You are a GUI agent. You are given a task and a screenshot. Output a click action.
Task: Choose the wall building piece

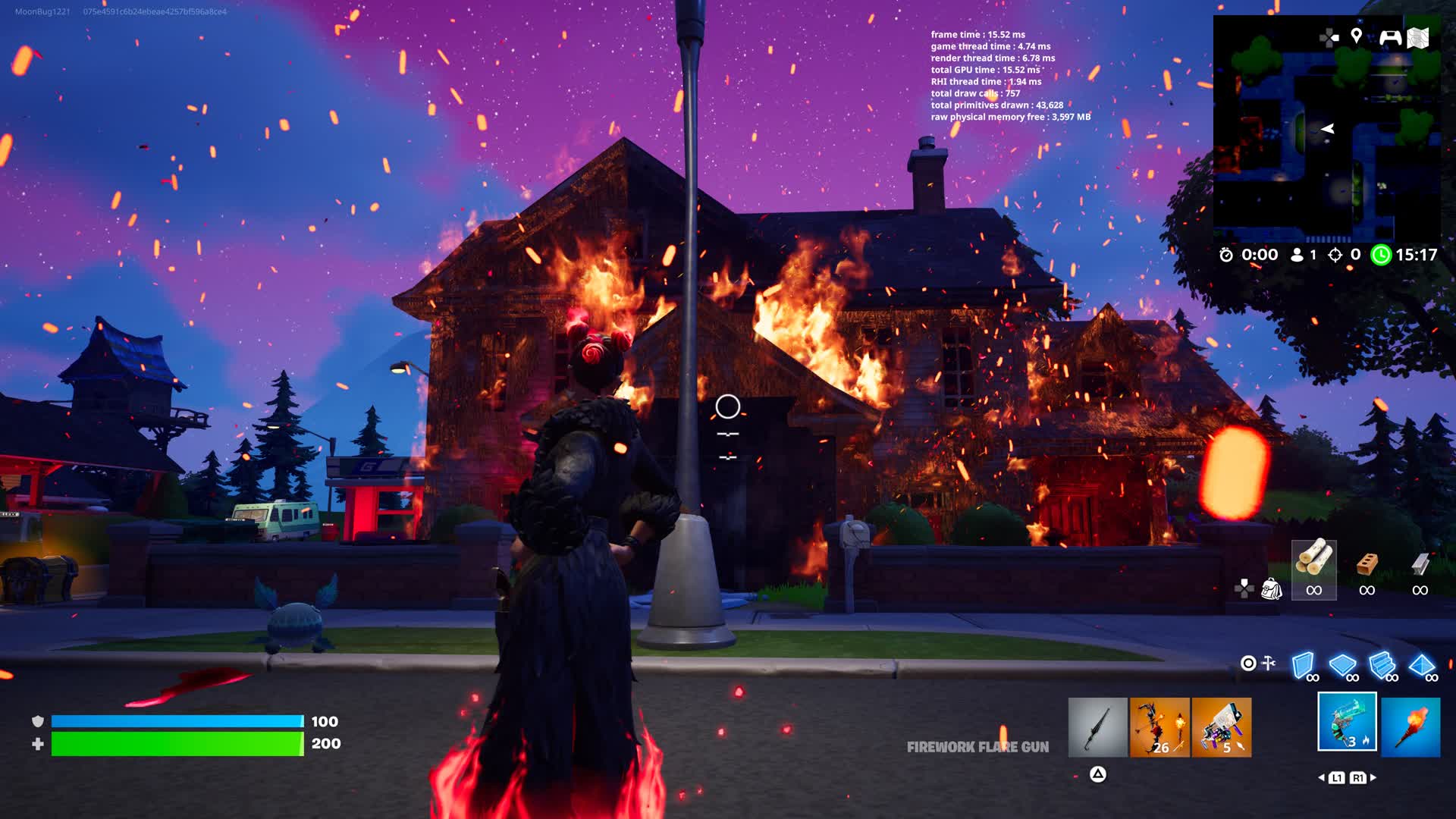1304,666
